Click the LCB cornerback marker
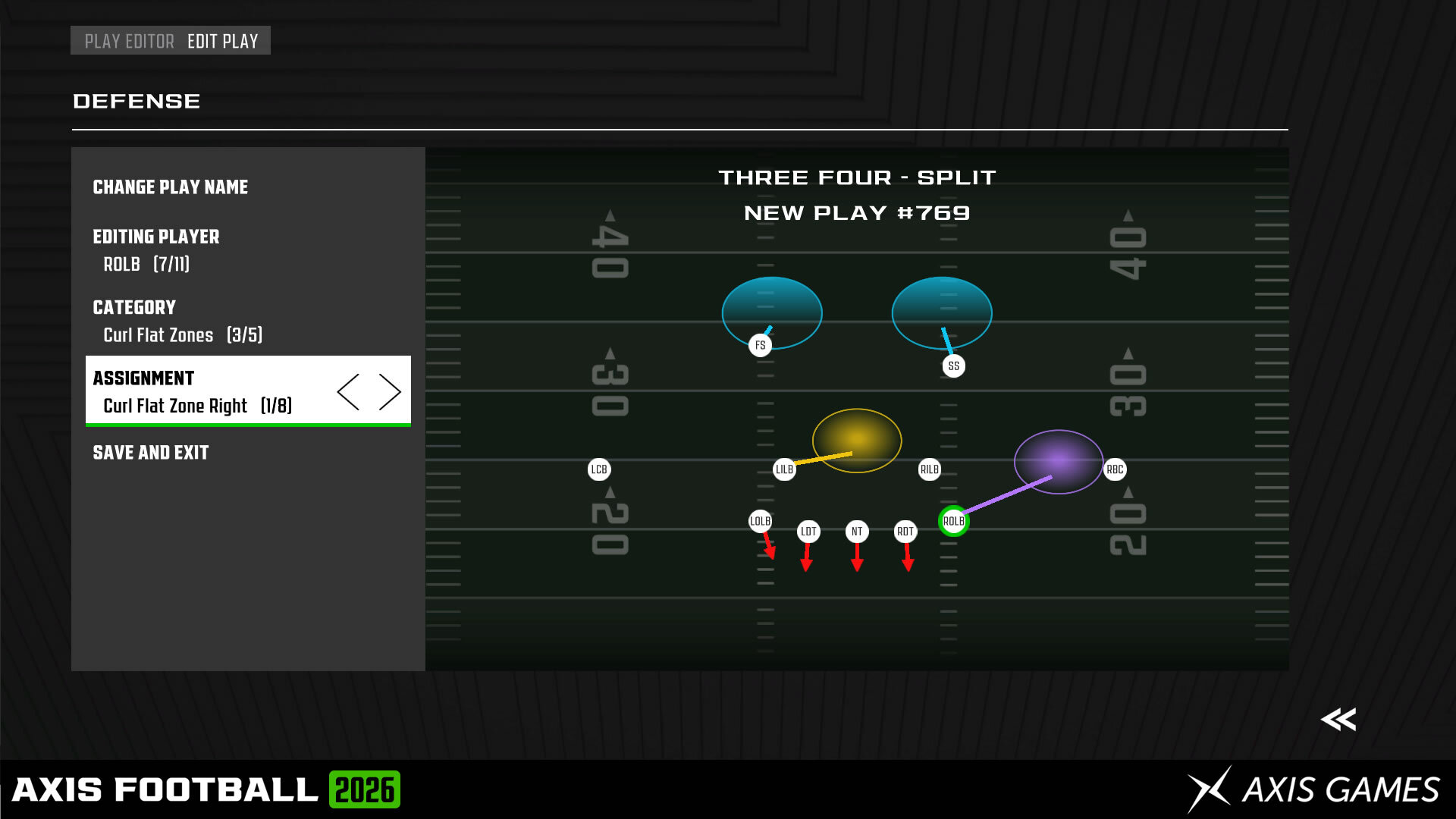The image size is (1456, 819). [x=598, y=469]
